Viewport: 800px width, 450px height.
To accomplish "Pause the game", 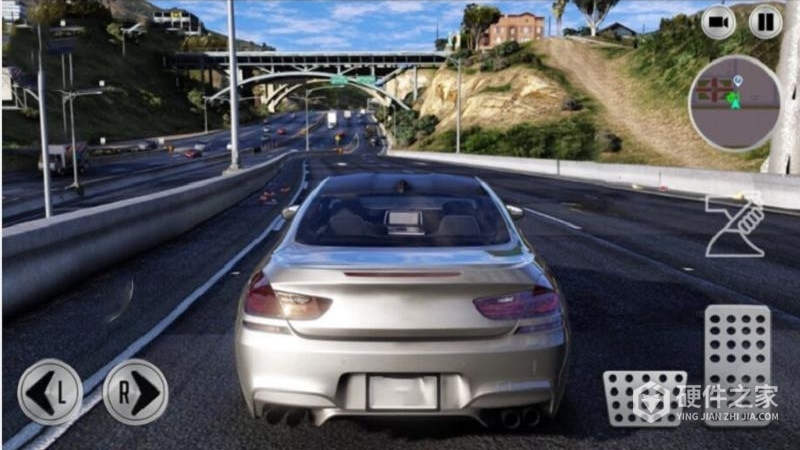I will 765,22.
